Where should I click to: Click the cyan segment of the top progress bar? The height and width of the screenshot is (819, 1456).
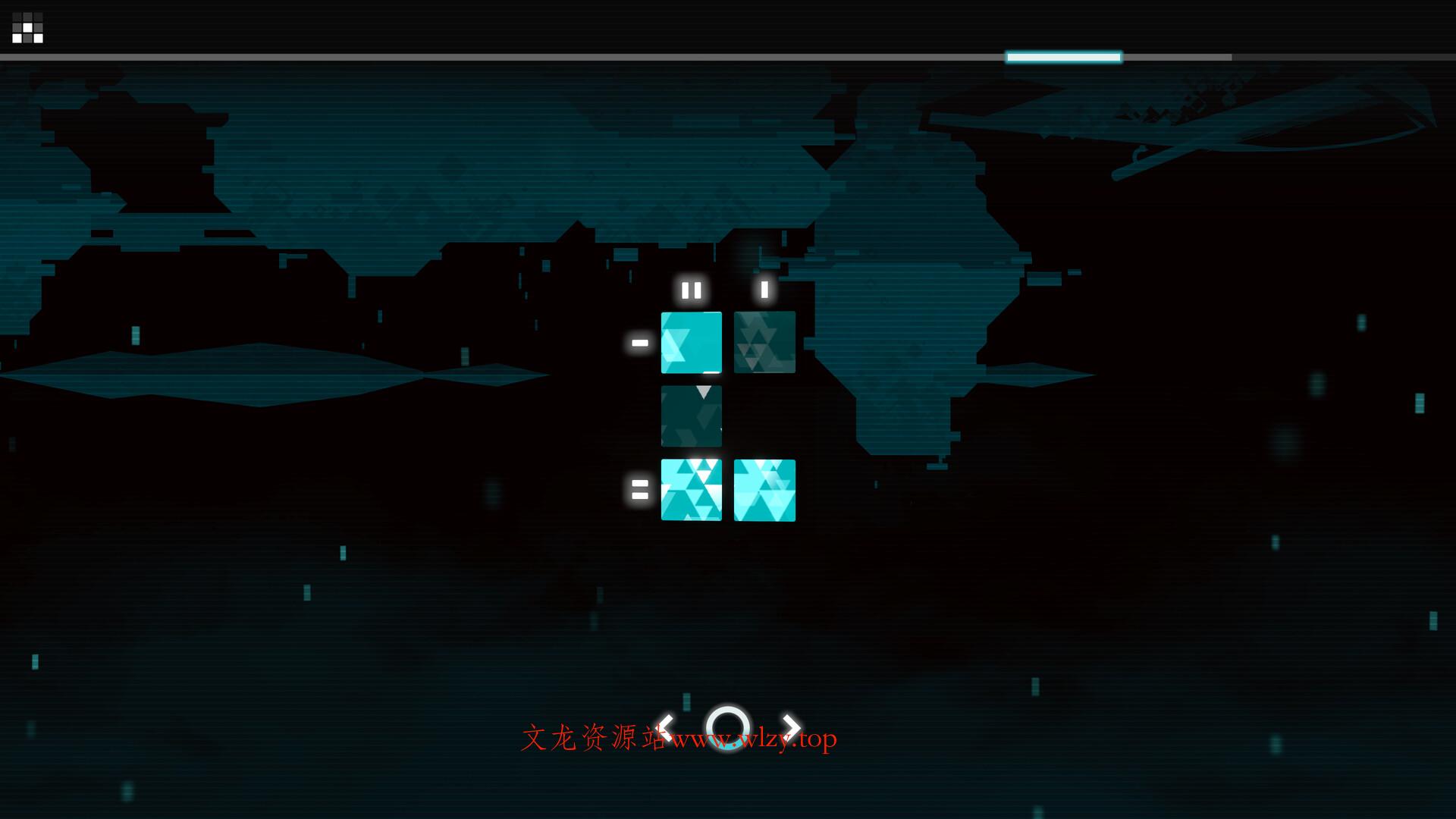pyautogui.click(x=1062, y=55)
